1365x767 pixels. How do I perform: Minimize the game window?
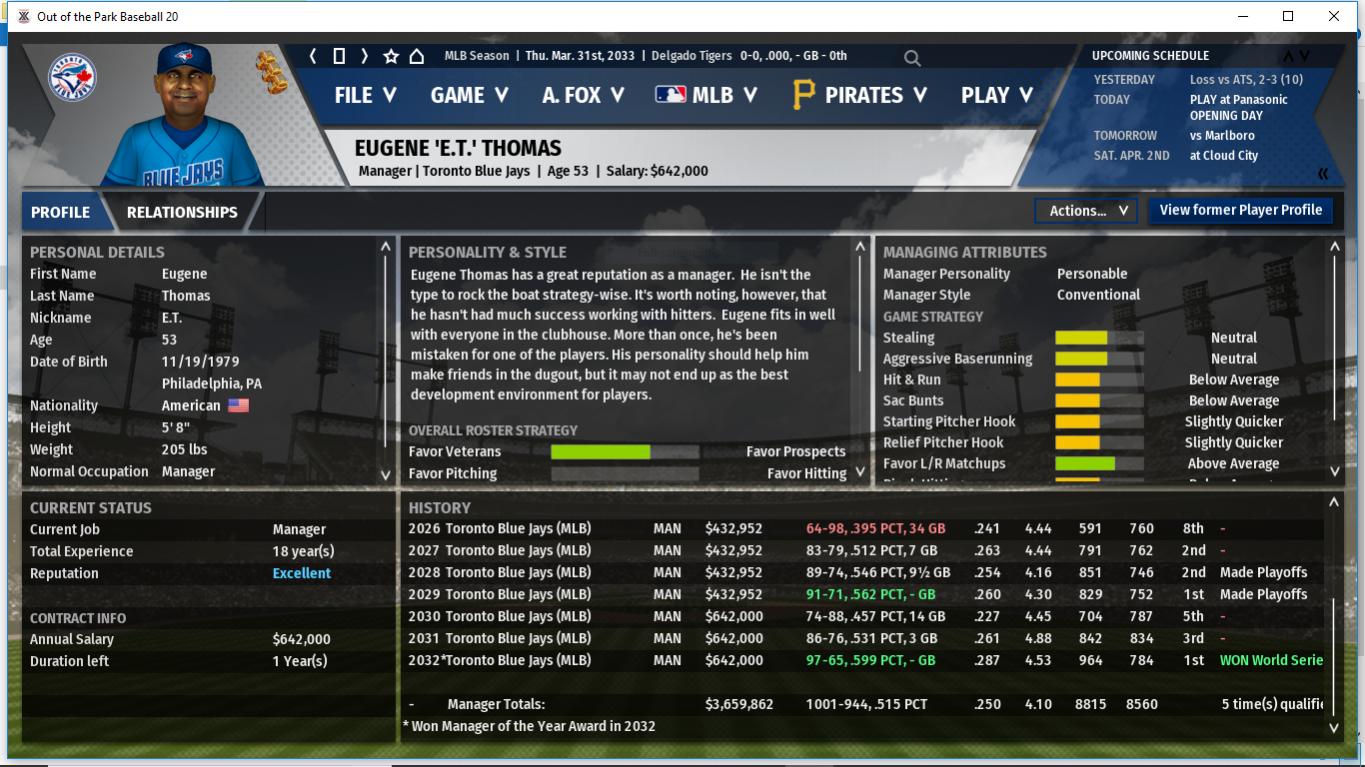pyautogui.click(x=1244, y=16)
